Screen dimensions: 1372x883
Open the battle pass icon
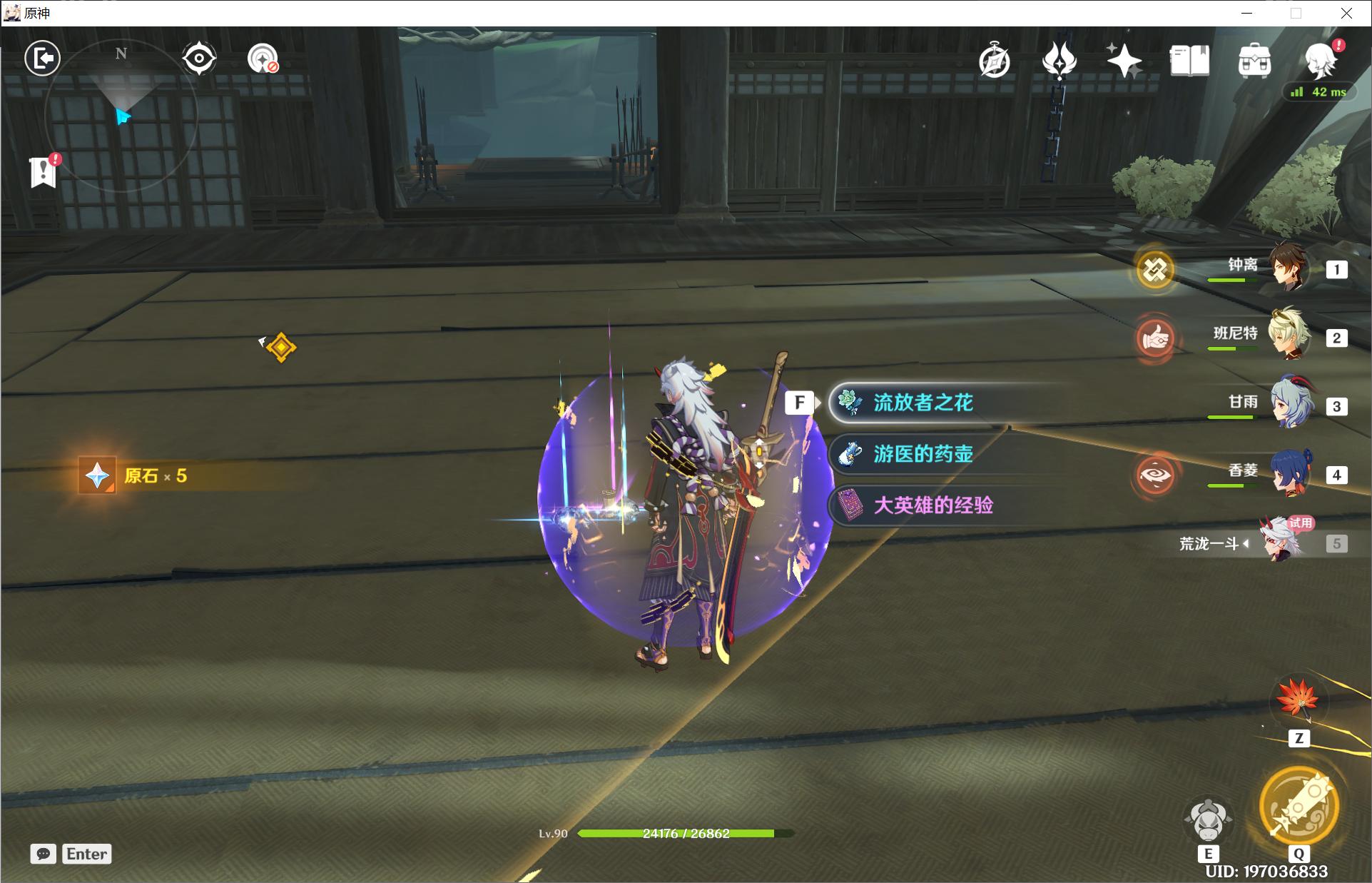tap(1059, 61)
